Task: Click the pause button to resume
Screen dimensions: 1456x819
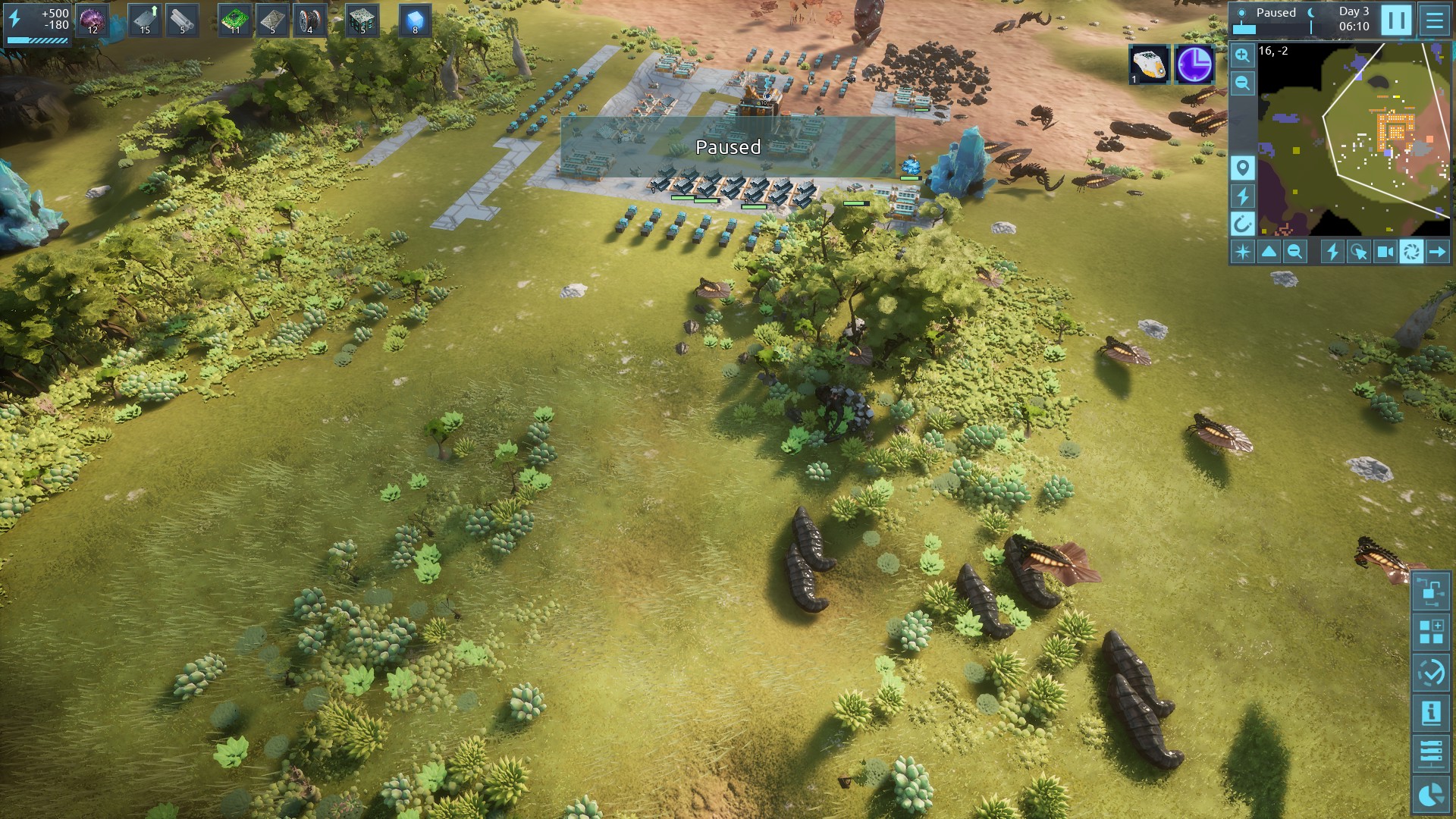Action: tap(1396, 20)
